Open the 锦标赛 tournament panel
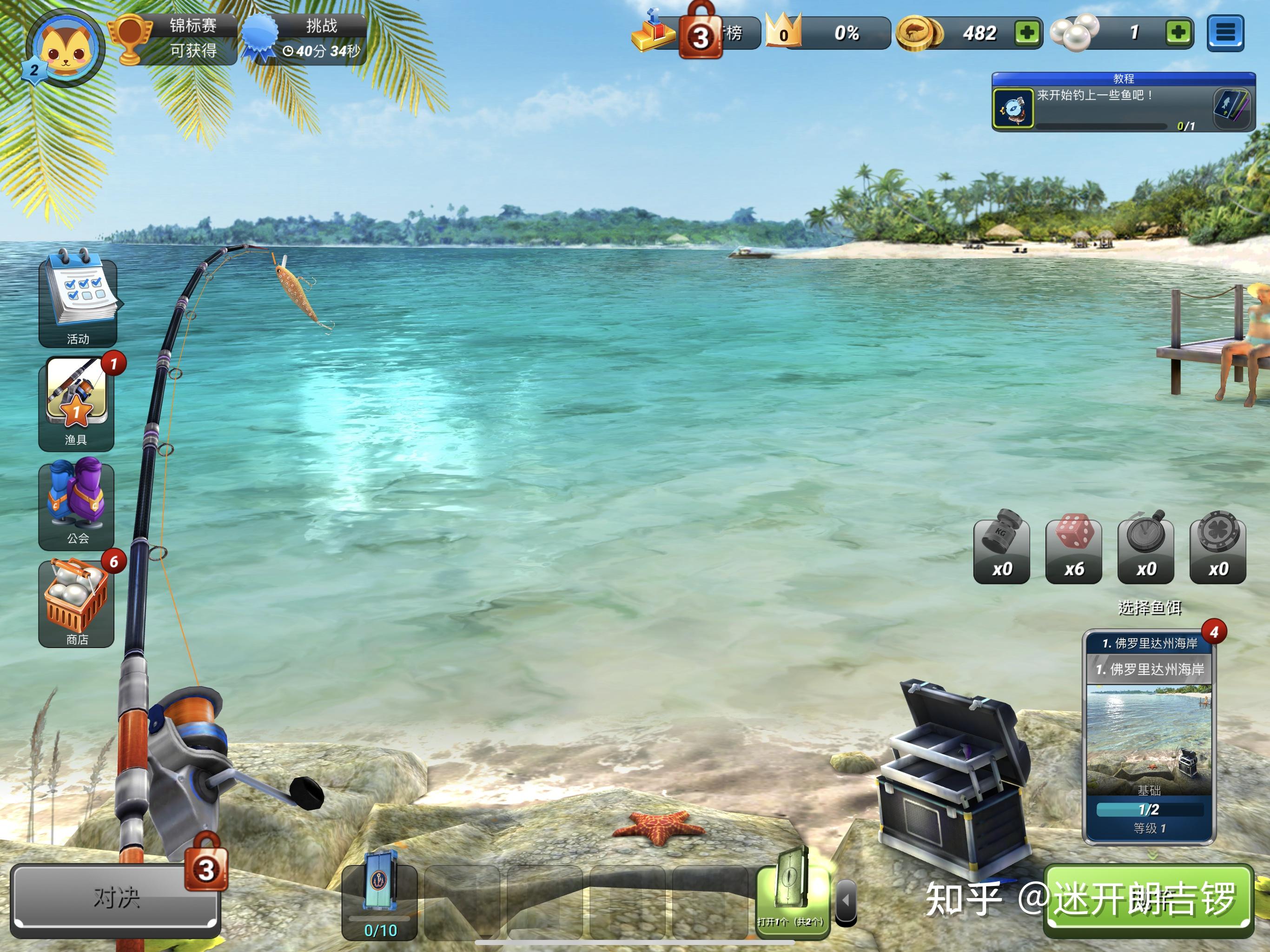The height and width of the screenshot is (952, 1270). click(x=178, y=38)
